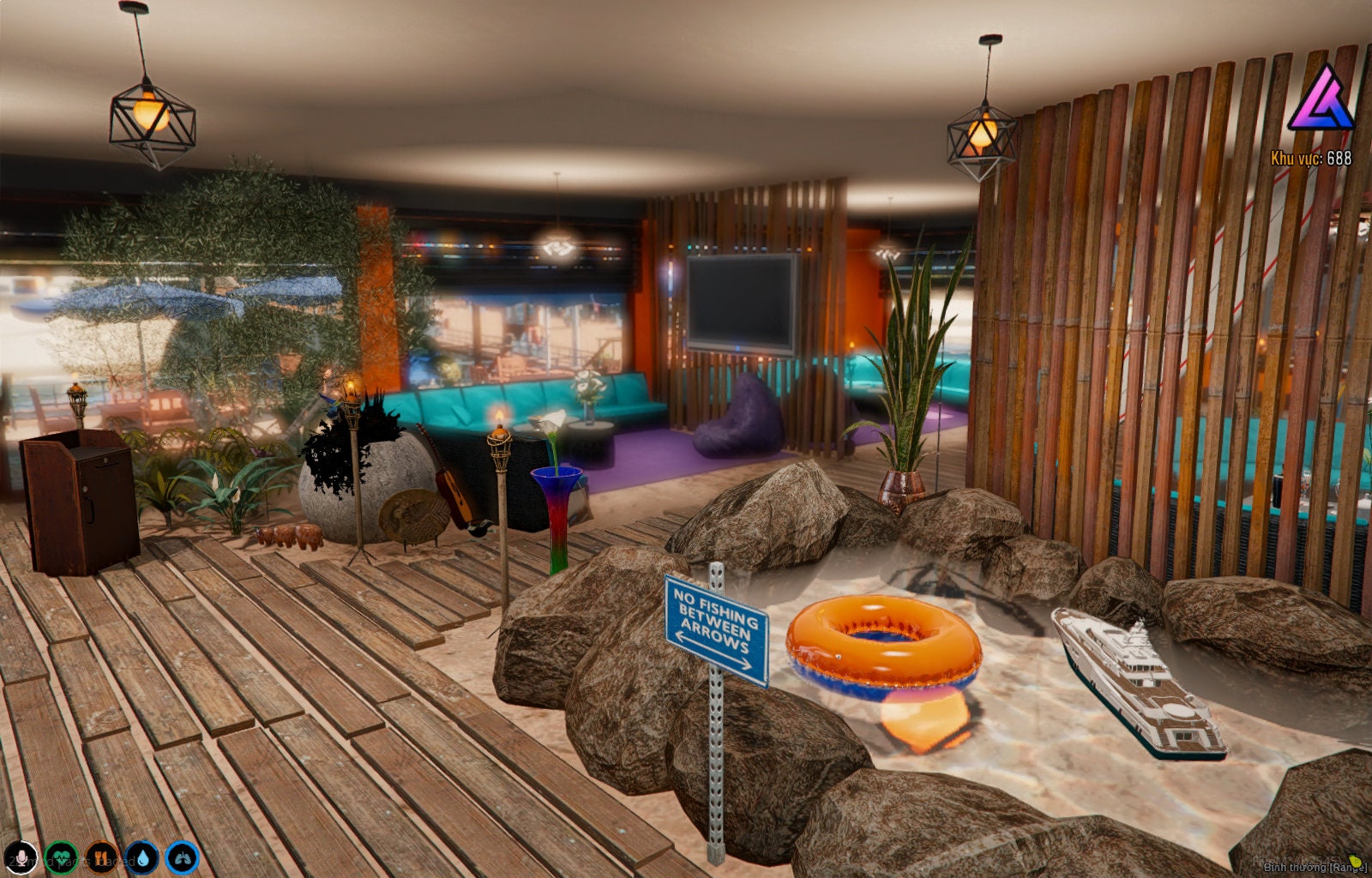
Task: Click the 'Khu vực: 688' zone counter
Action: click(1310, 158)
